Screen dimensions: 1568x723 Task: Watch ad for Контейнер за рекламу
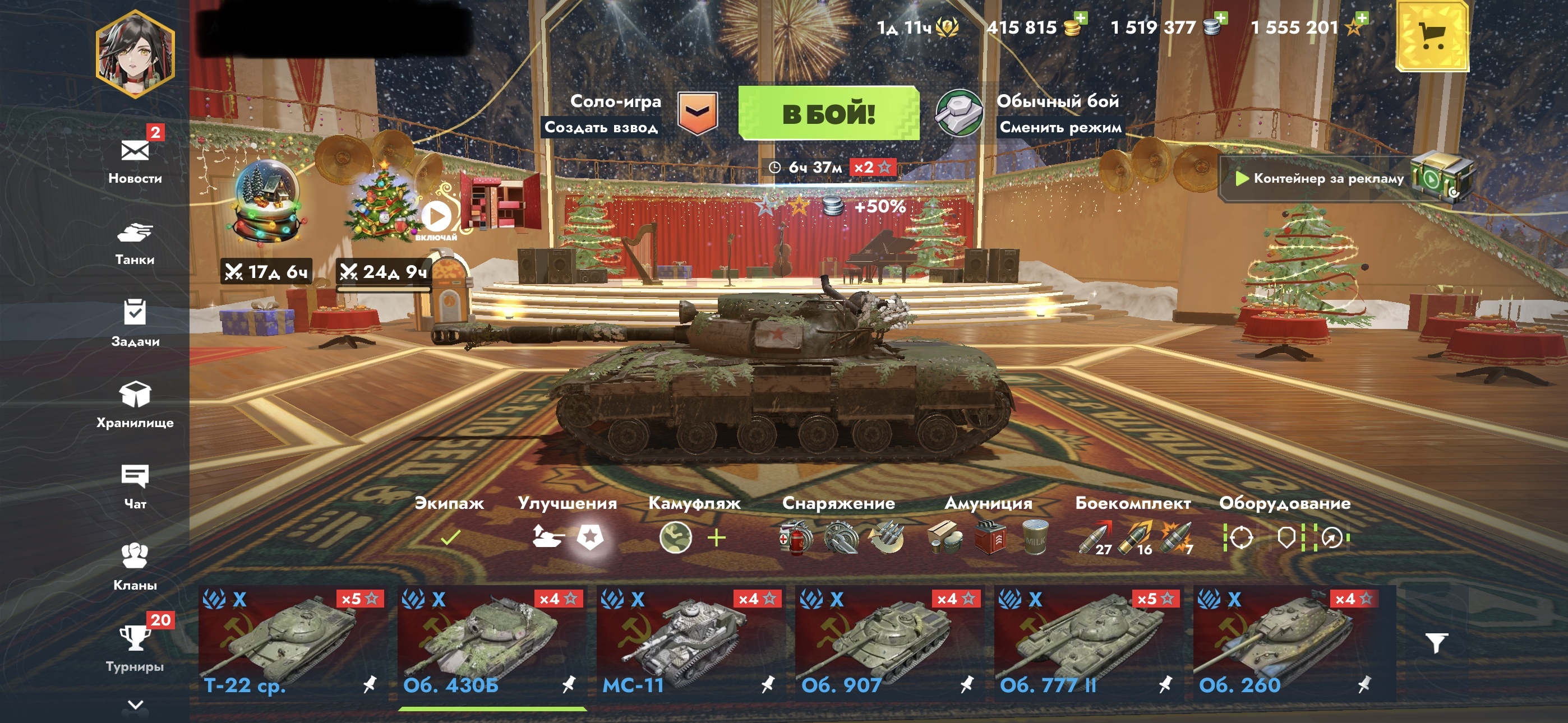coord(1327,178)
